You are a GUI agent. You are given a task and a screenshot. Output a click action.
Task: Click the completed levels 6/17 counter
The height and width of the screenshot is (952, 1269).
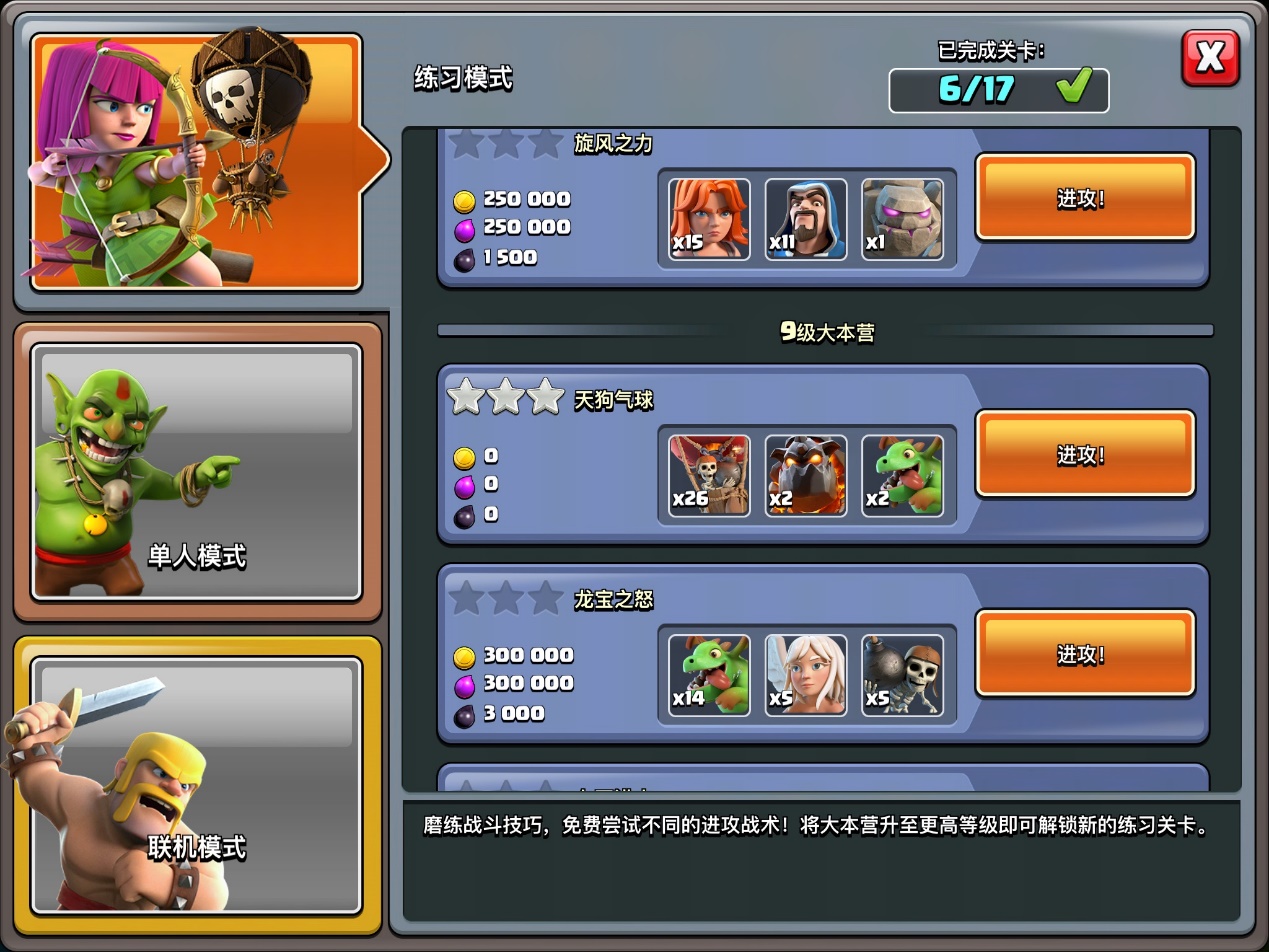click(x=998, y=90)
